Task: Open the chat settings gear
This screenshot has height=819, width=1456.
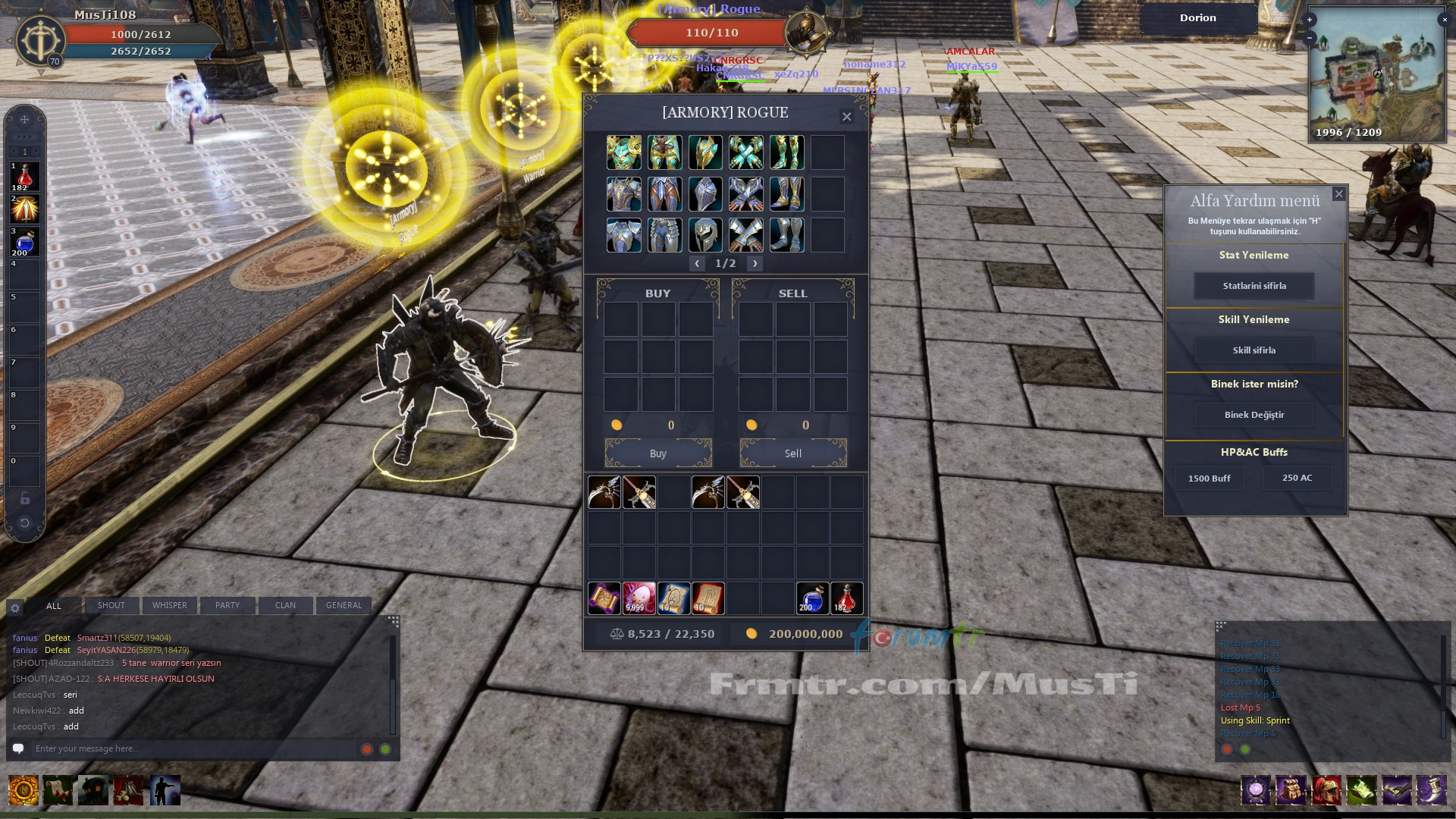Action: tap(15, 607)
